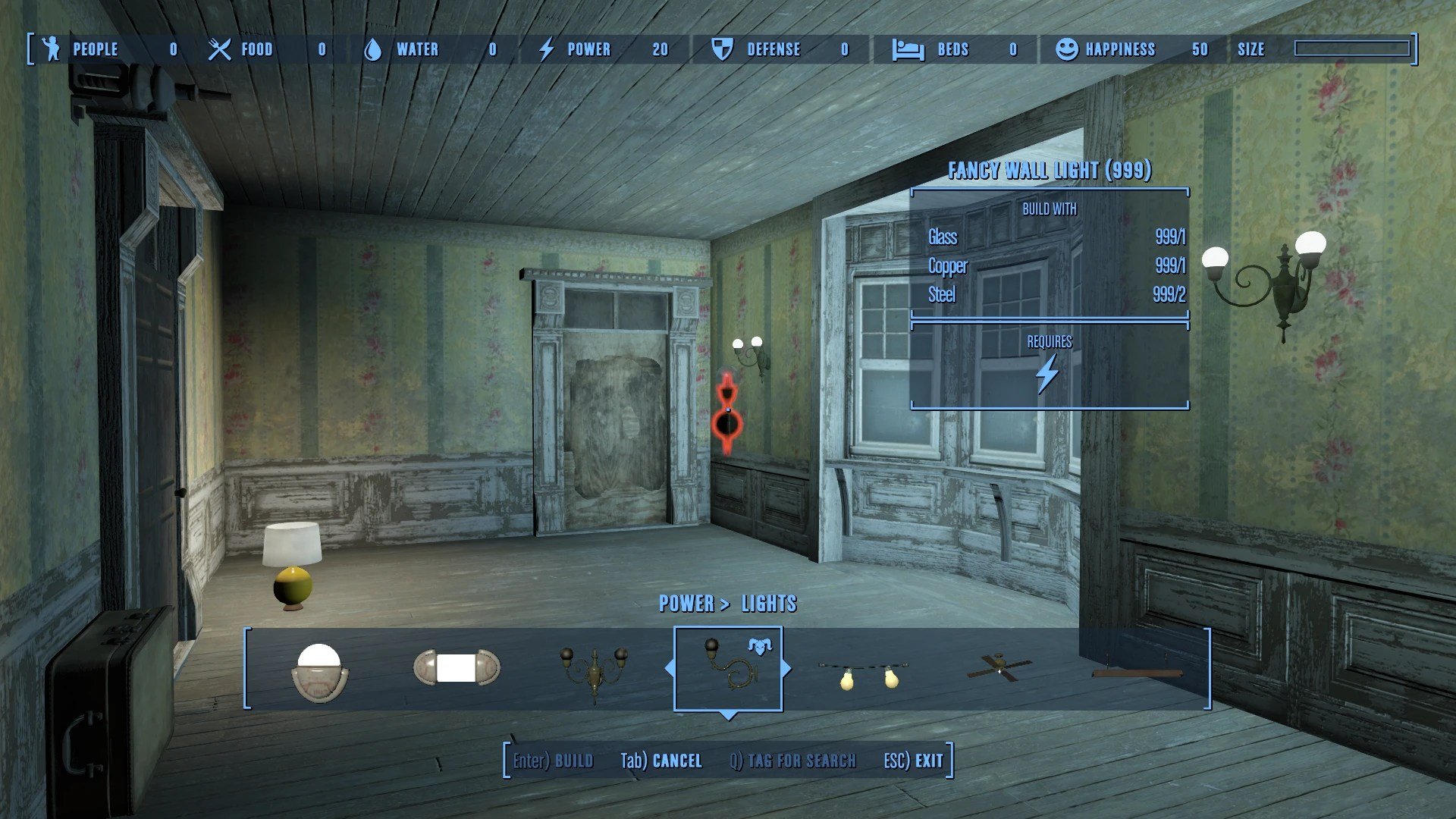The height and width of the screenshot is (819, 1456).
Task: Click the Build option in bottom bar
Action: click(553, 761)
